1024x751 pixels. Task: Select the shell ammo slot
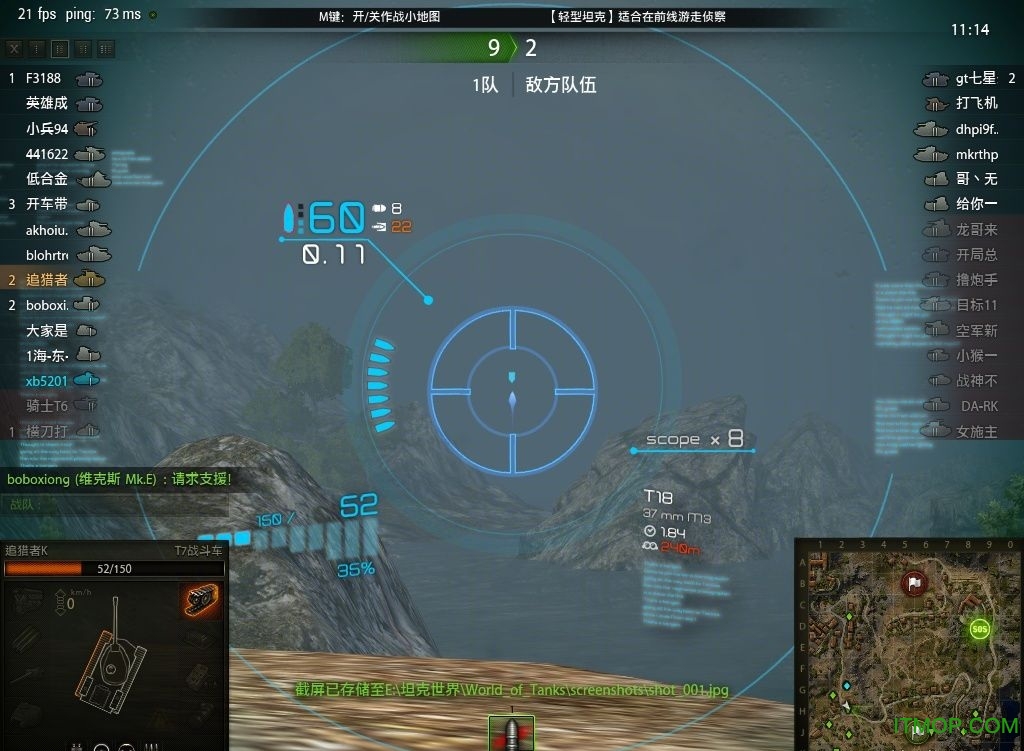(x=511, y=732)
